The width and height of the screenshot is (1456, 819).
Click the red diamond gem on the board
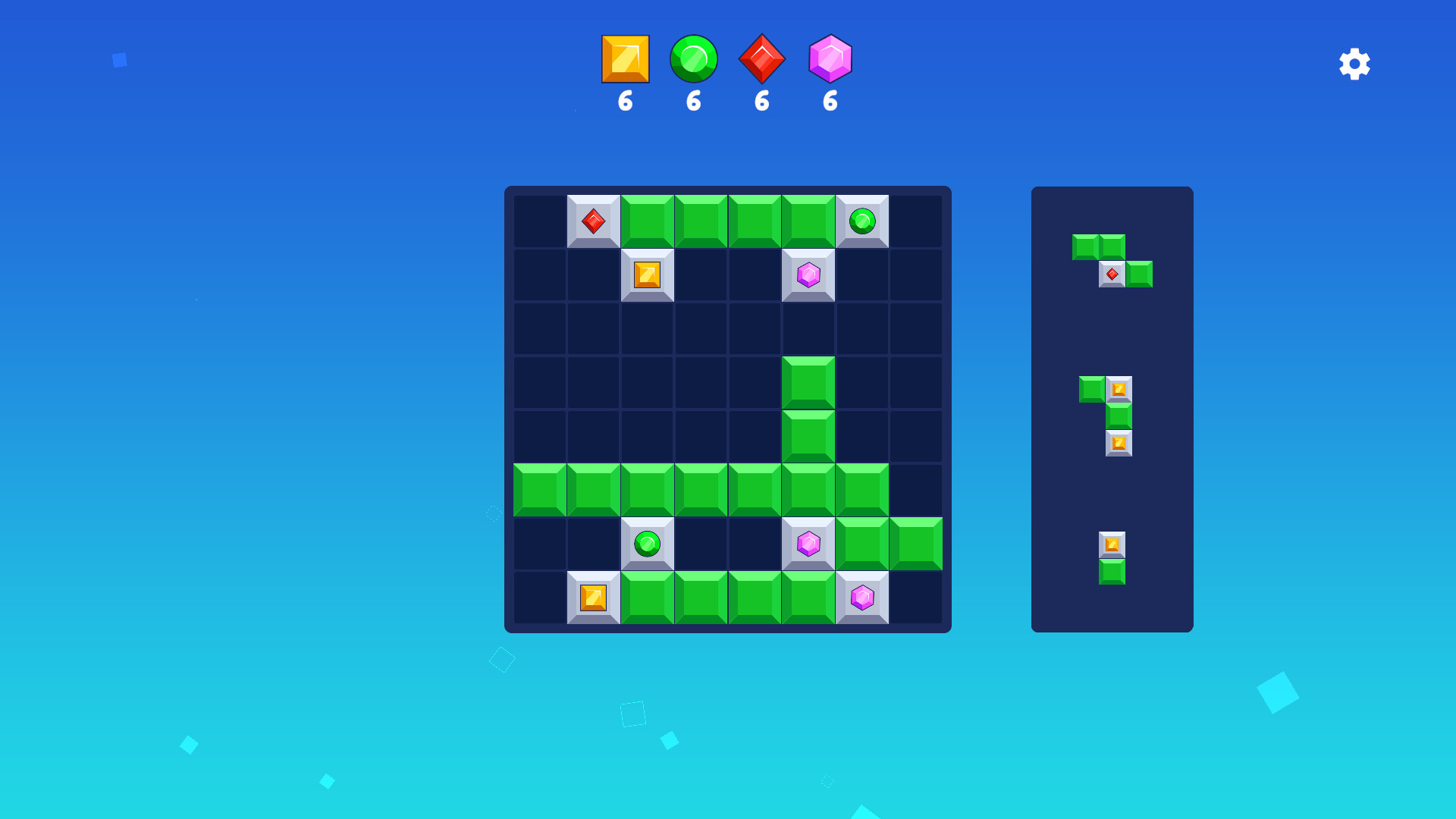(593, 221)
